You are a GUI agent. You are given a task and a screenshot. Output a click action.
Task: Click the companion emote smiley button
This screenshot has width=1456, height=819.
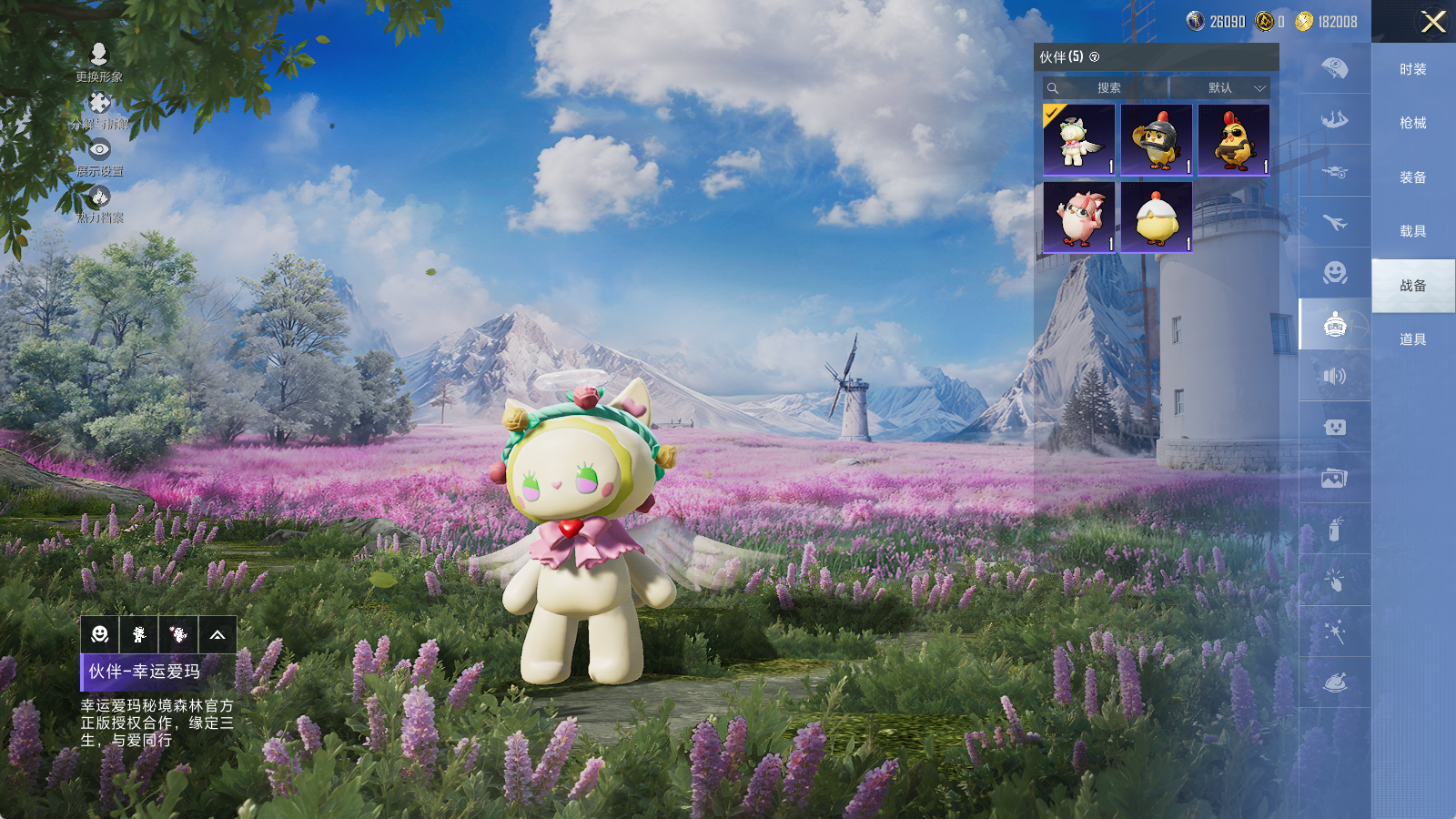tap(100, 634)
